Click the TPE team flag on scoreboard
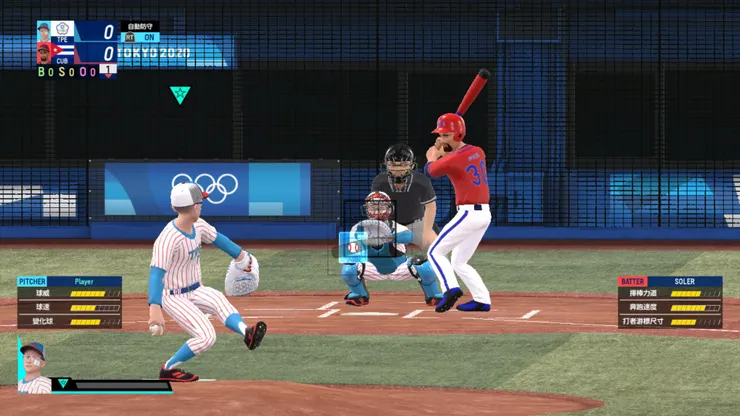 point(63,31)
